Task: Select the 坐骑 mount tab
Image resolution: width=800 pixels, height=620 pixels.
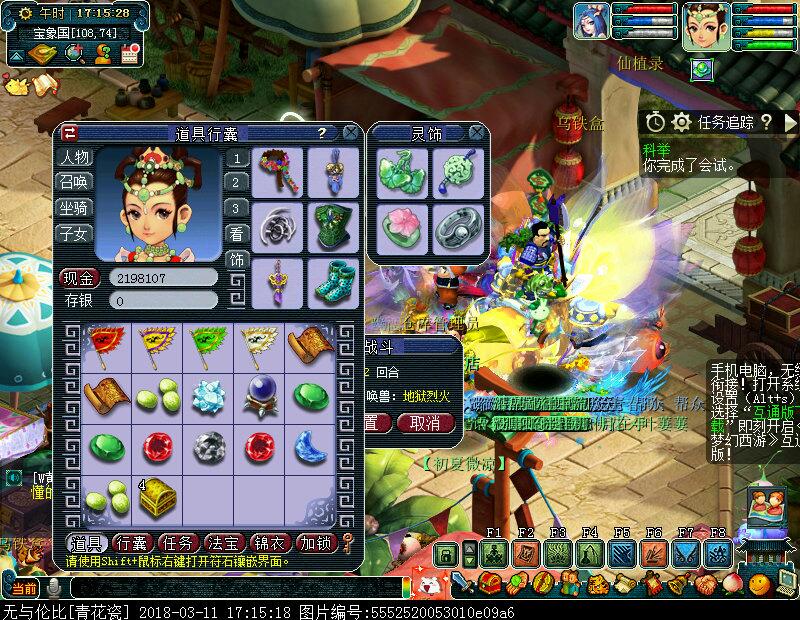Action: [x=75, y=208]
